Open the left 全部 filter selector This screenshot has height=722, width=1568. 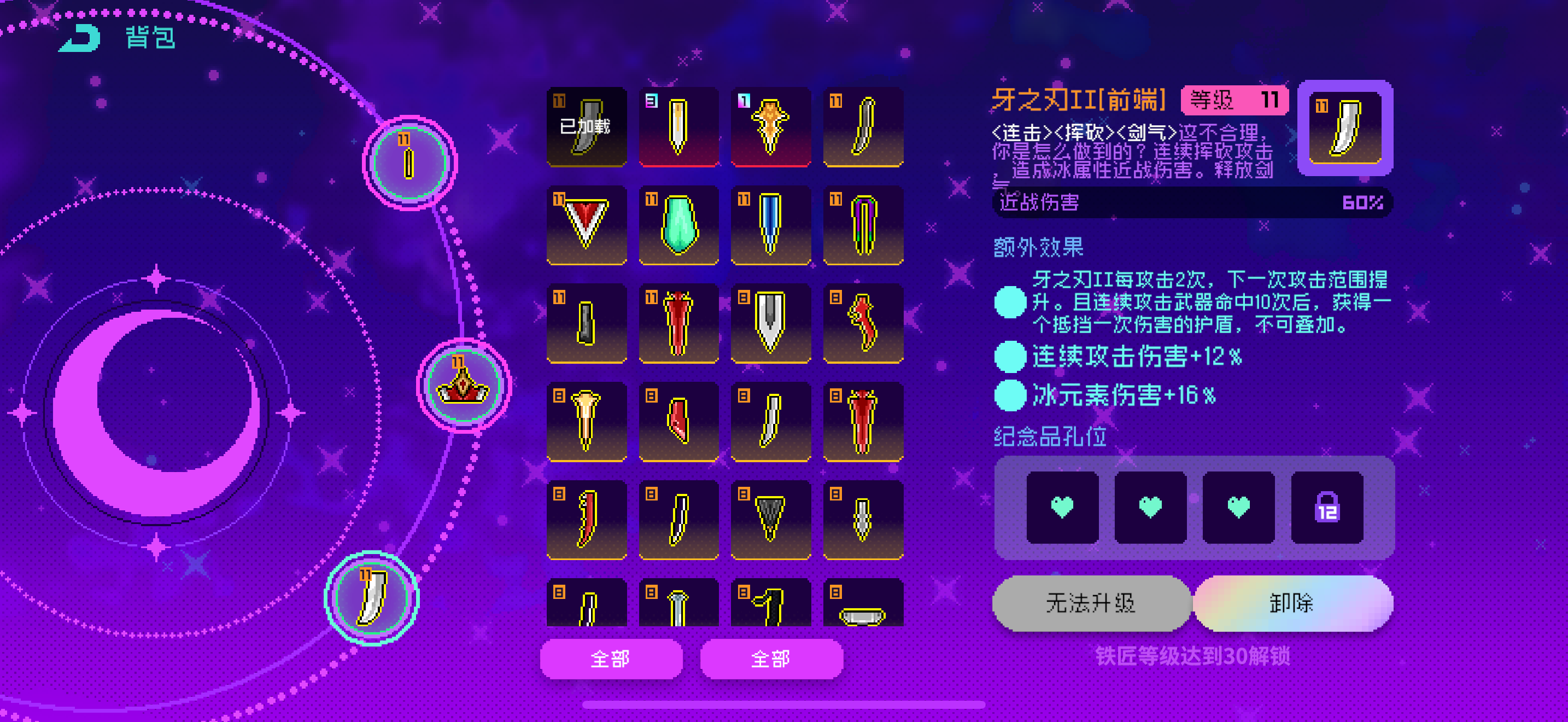[611, 658]
